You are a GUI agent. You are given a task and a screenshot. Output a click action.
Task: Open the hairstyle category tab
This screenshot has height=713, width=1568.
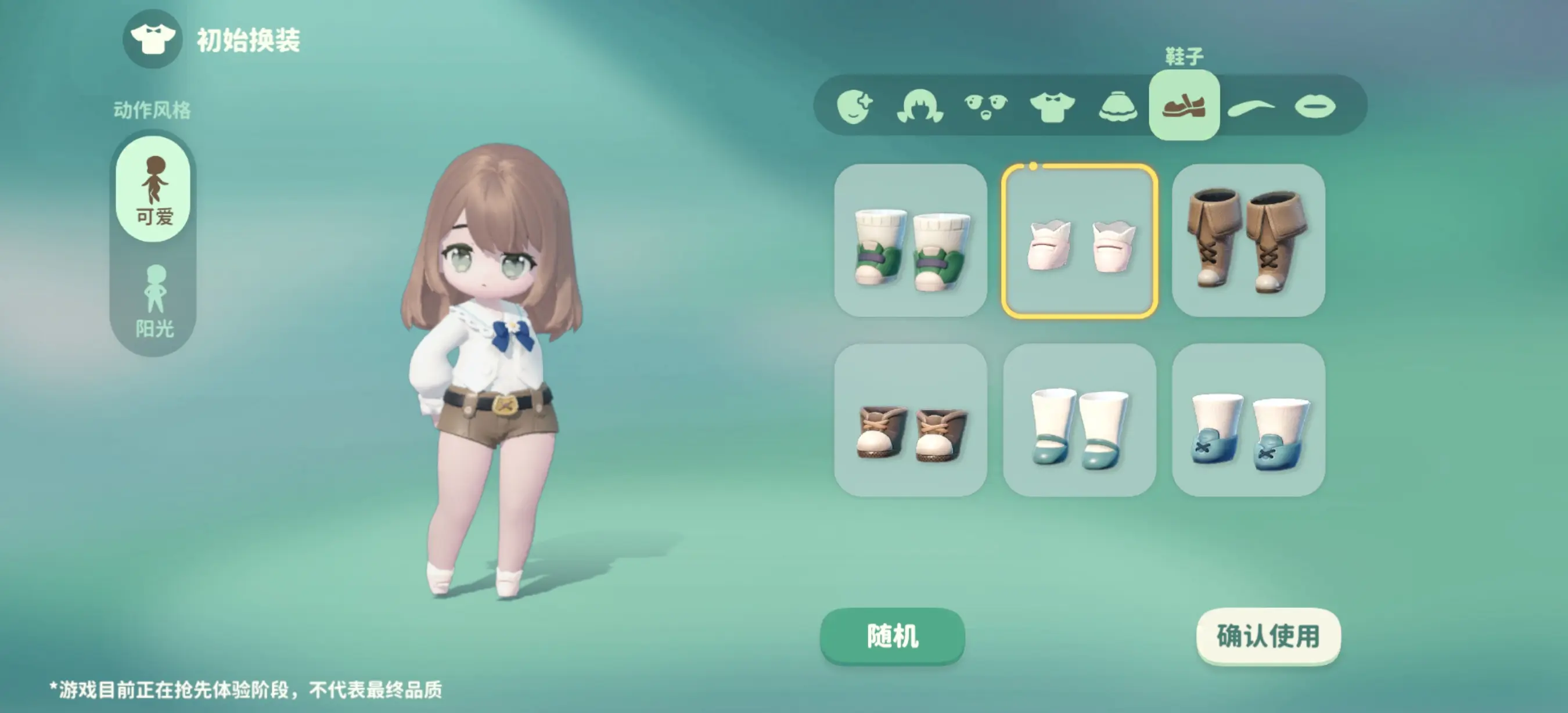click(x=920, y=106)
